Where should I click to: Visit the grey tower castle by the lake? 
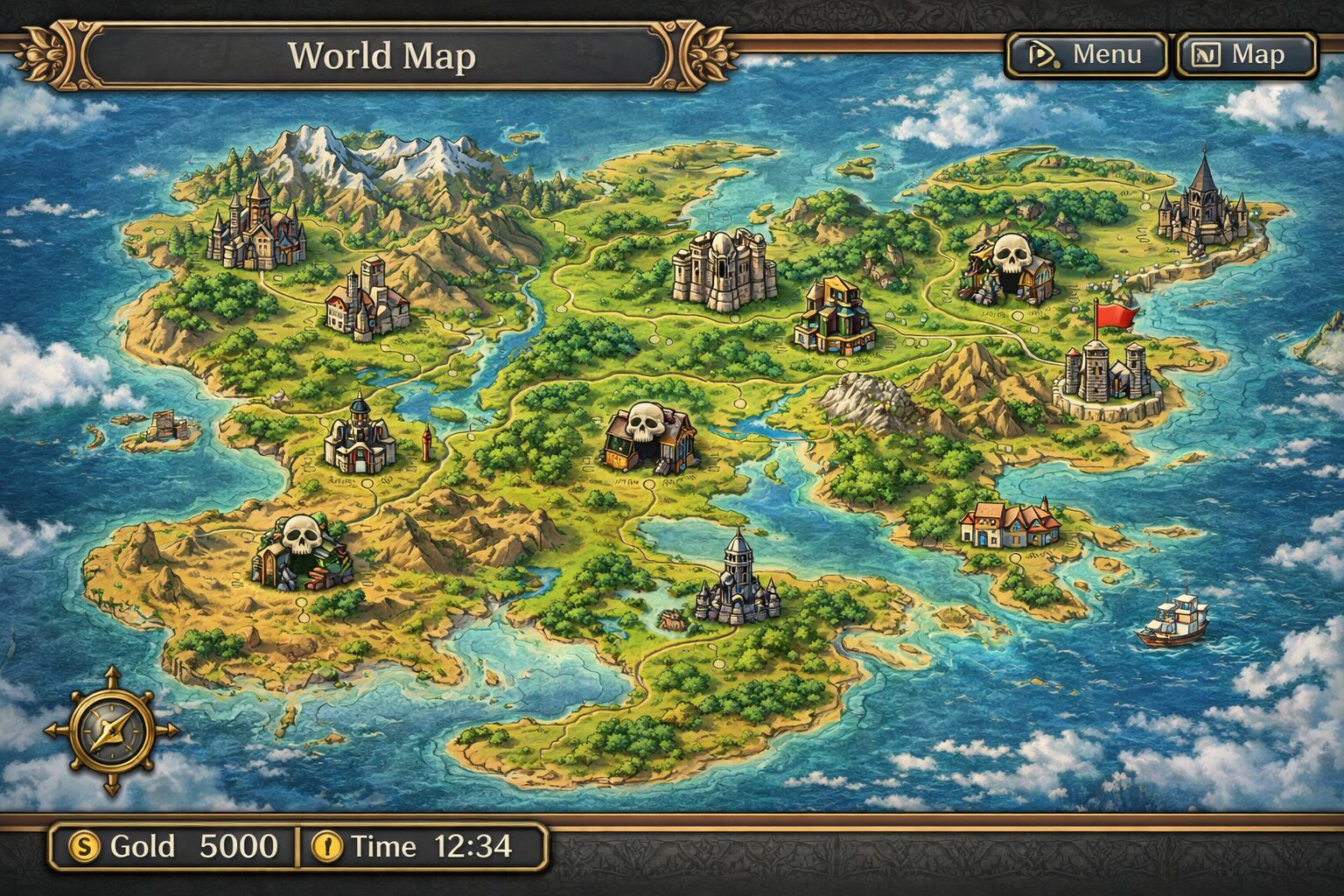[x=737, y=581]
